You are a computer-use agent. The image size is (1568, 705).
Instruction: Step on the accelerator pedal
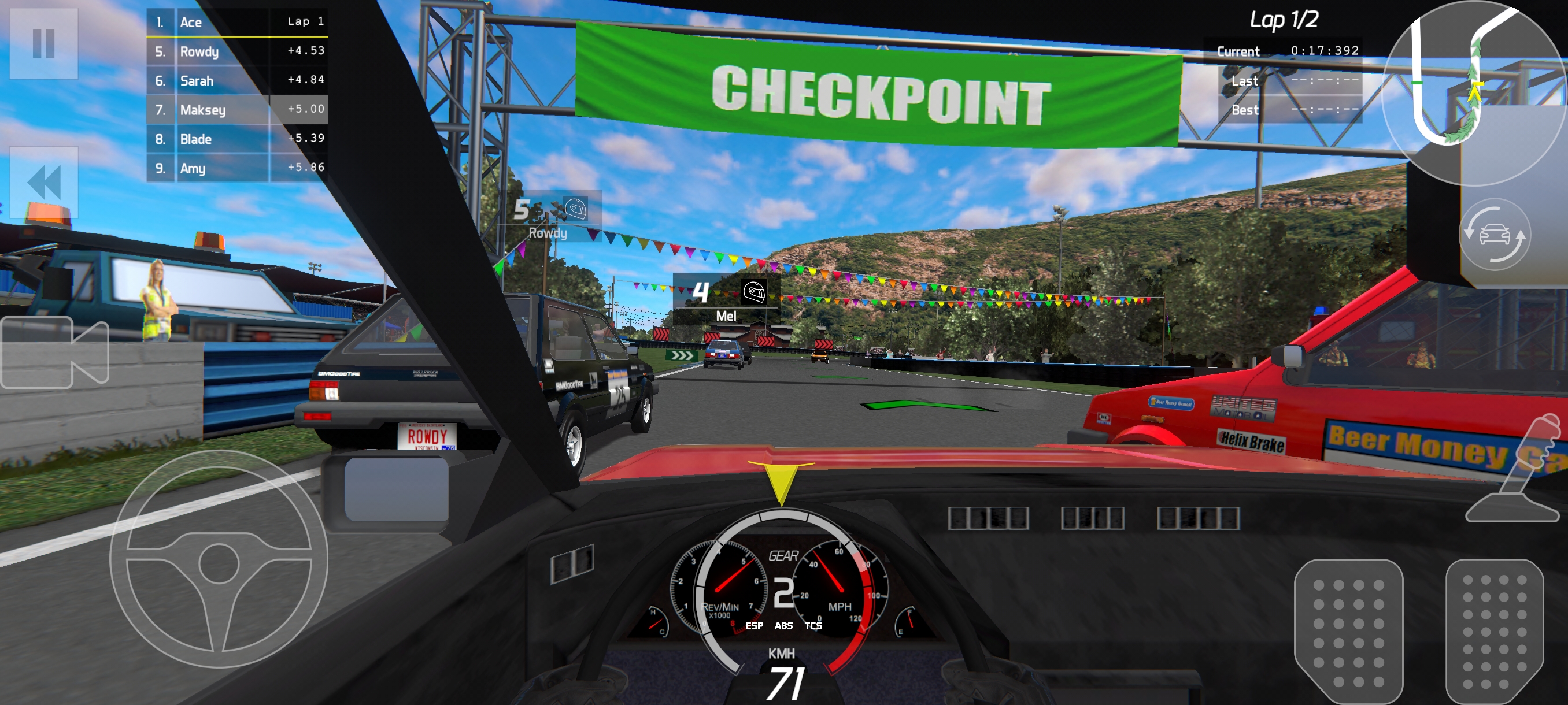[1495, 632]
